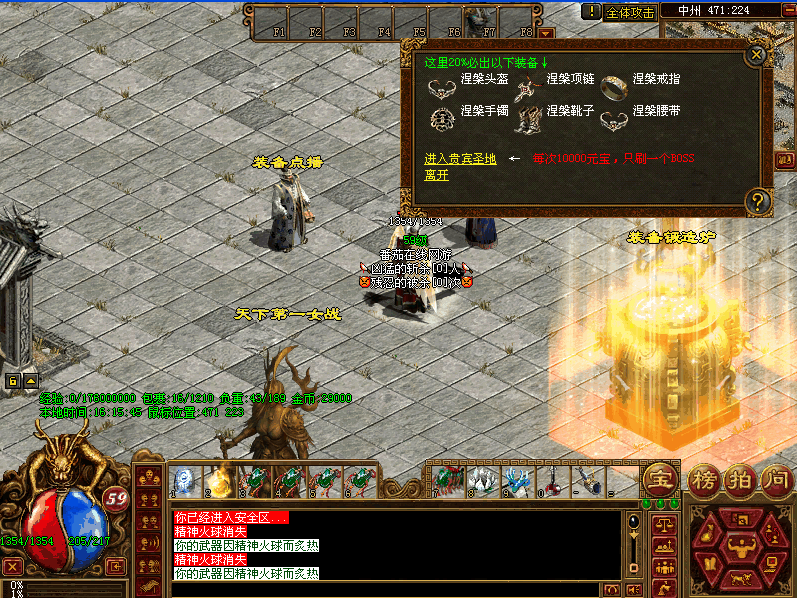
Task: Expand the F-key skill bar dropdown arrow
Action: tap(546, 33)
